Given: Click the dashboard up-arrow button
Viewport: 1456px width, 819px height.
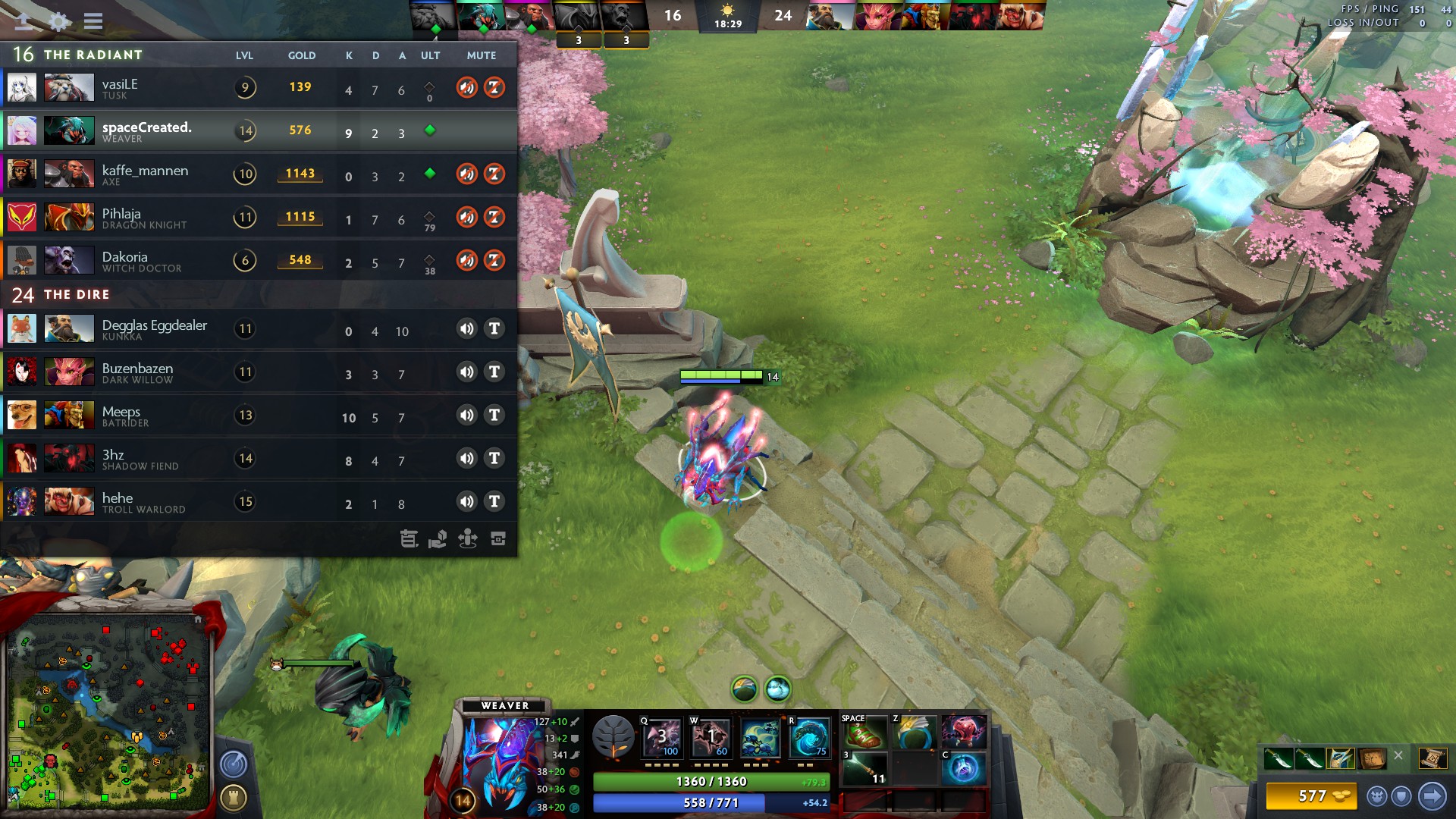Looking at the screenshot, I should coord(24,20).
